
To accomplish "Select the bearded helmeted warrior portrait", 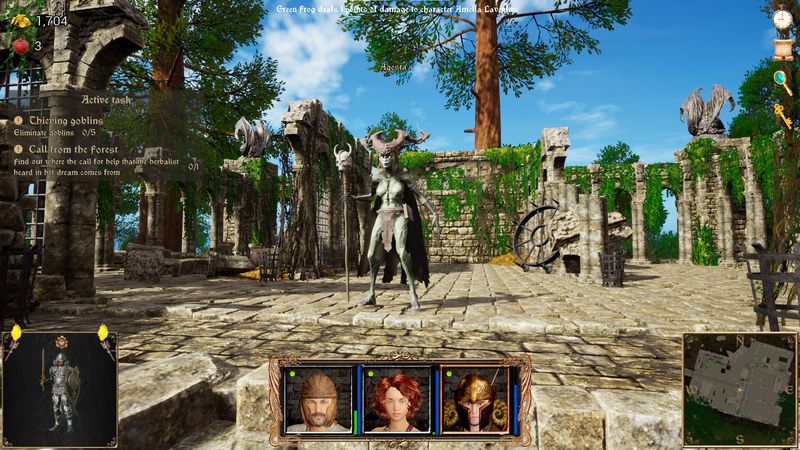I will pyautogui.click(x=318, y=399).
